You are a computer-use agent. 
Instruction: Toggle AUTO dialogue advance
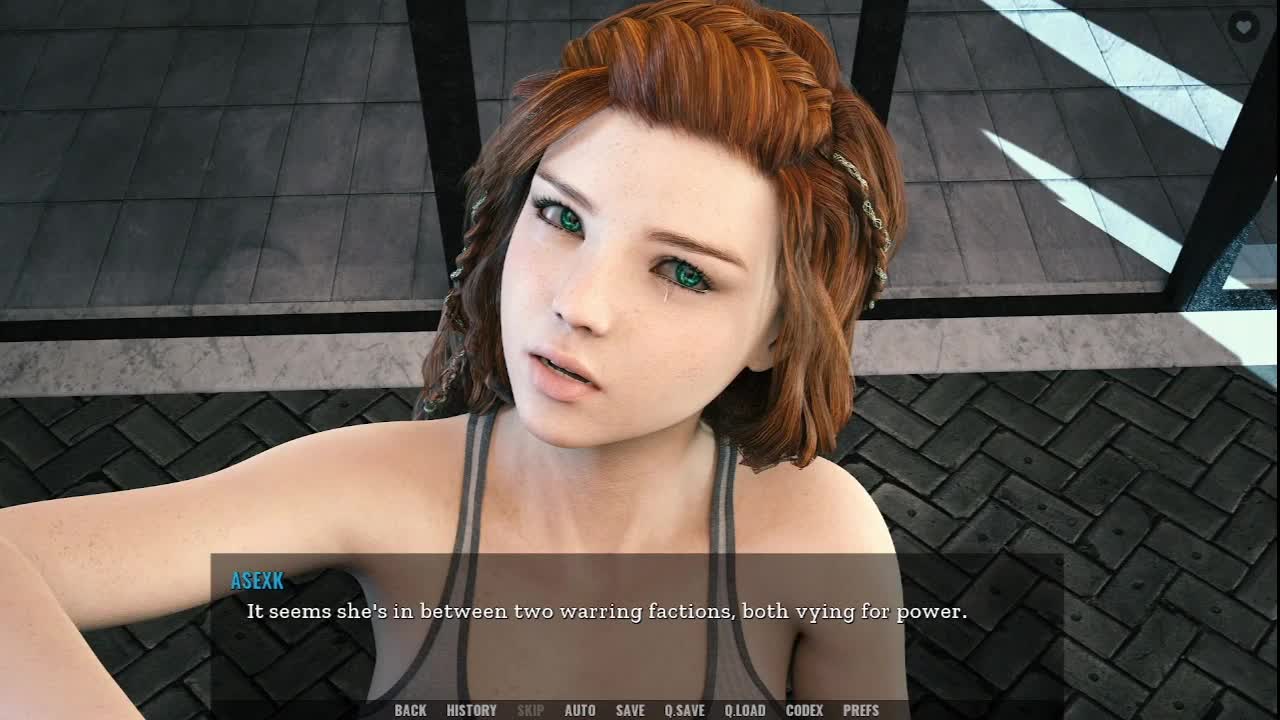(580, 710)
